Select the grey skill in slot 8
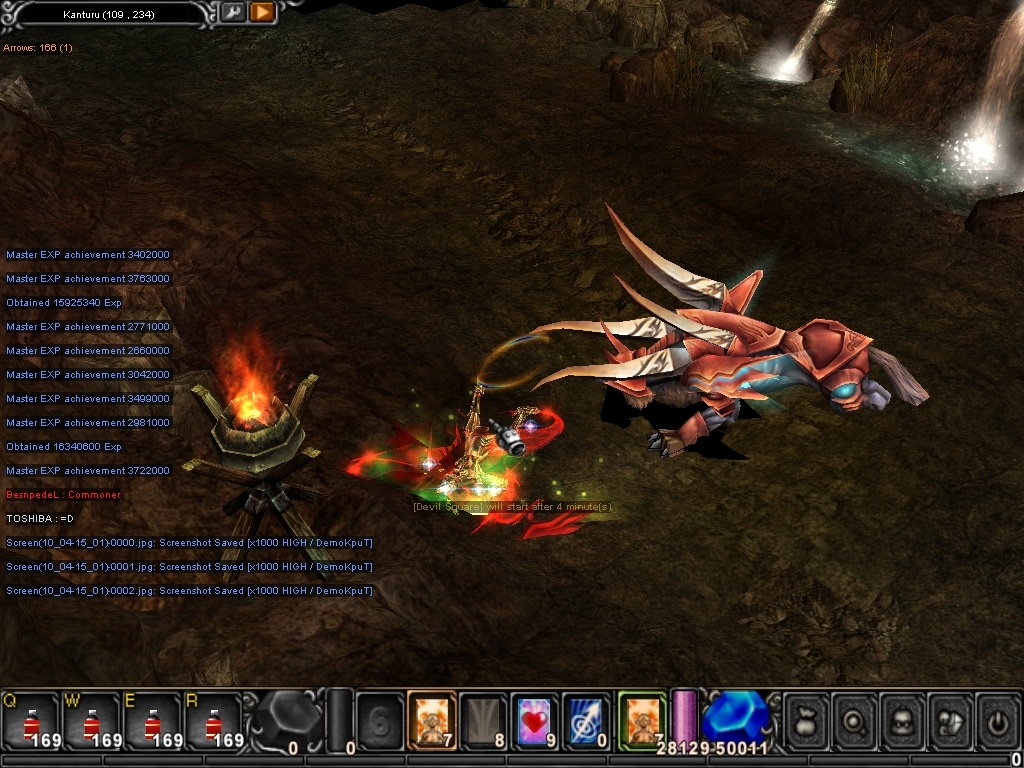The width and height of the screenshot is (1024, 768). (x=483, y=720)
